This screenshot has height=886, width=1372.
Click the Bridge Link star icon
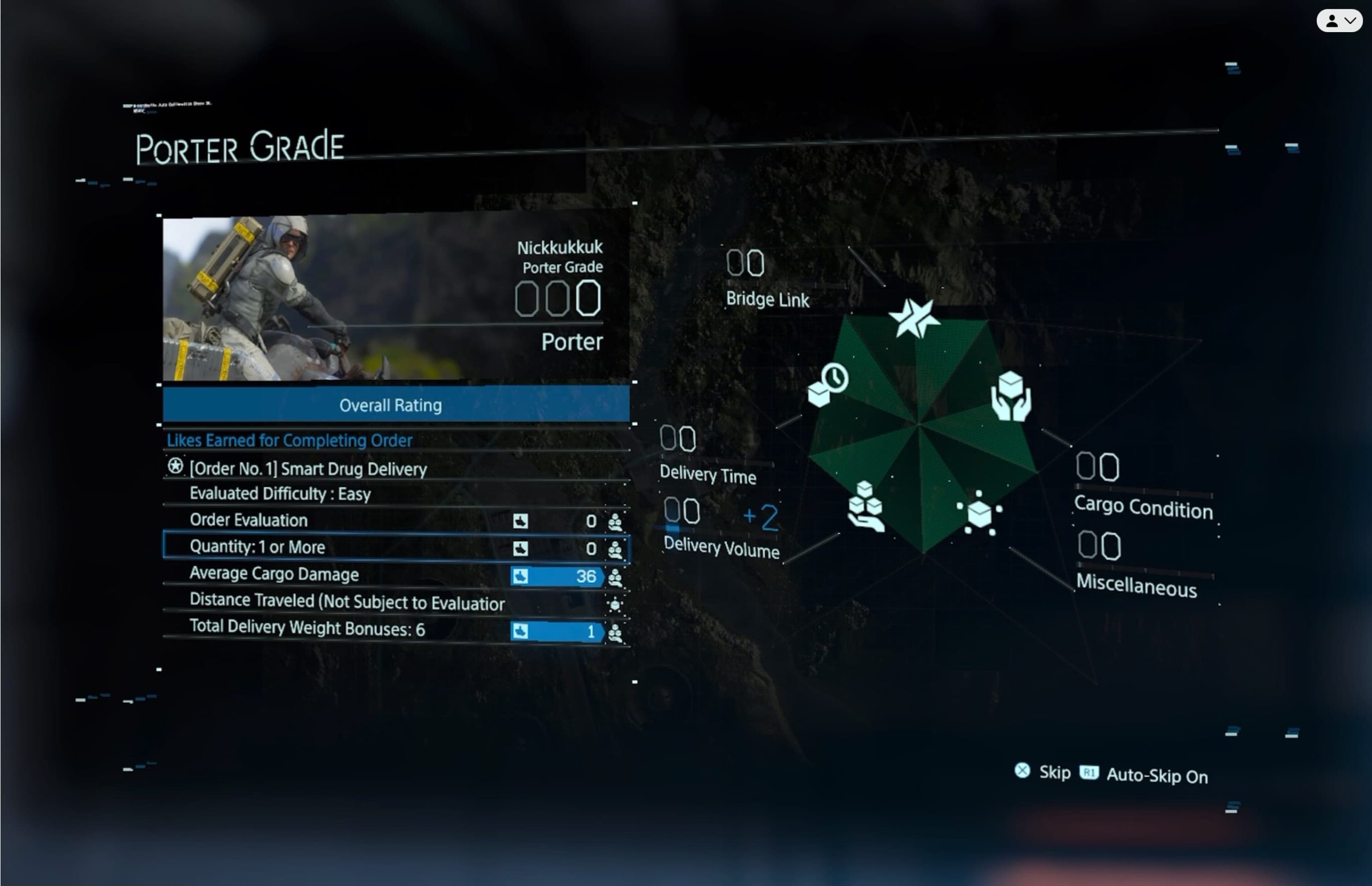click(x=914, y=318)
